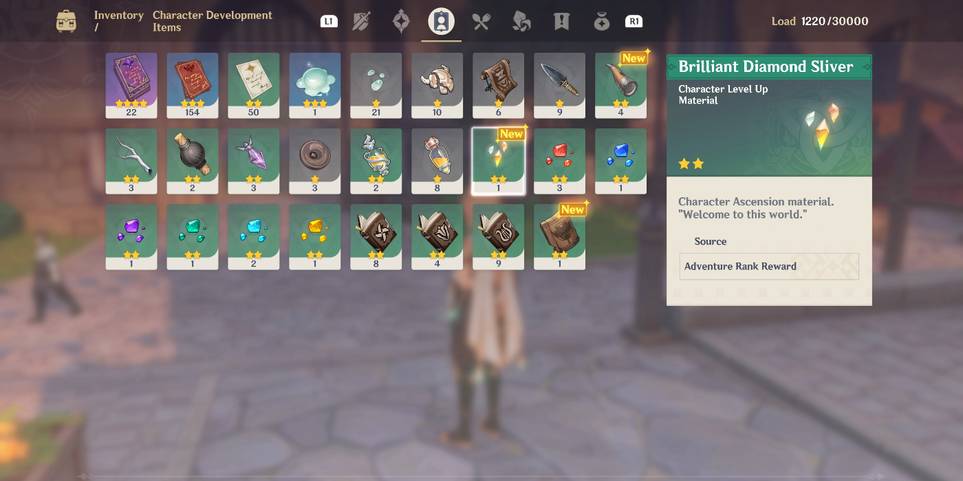Select the paper note item with 50
Viewport: 963px width, 481px height.
point(253,85)
